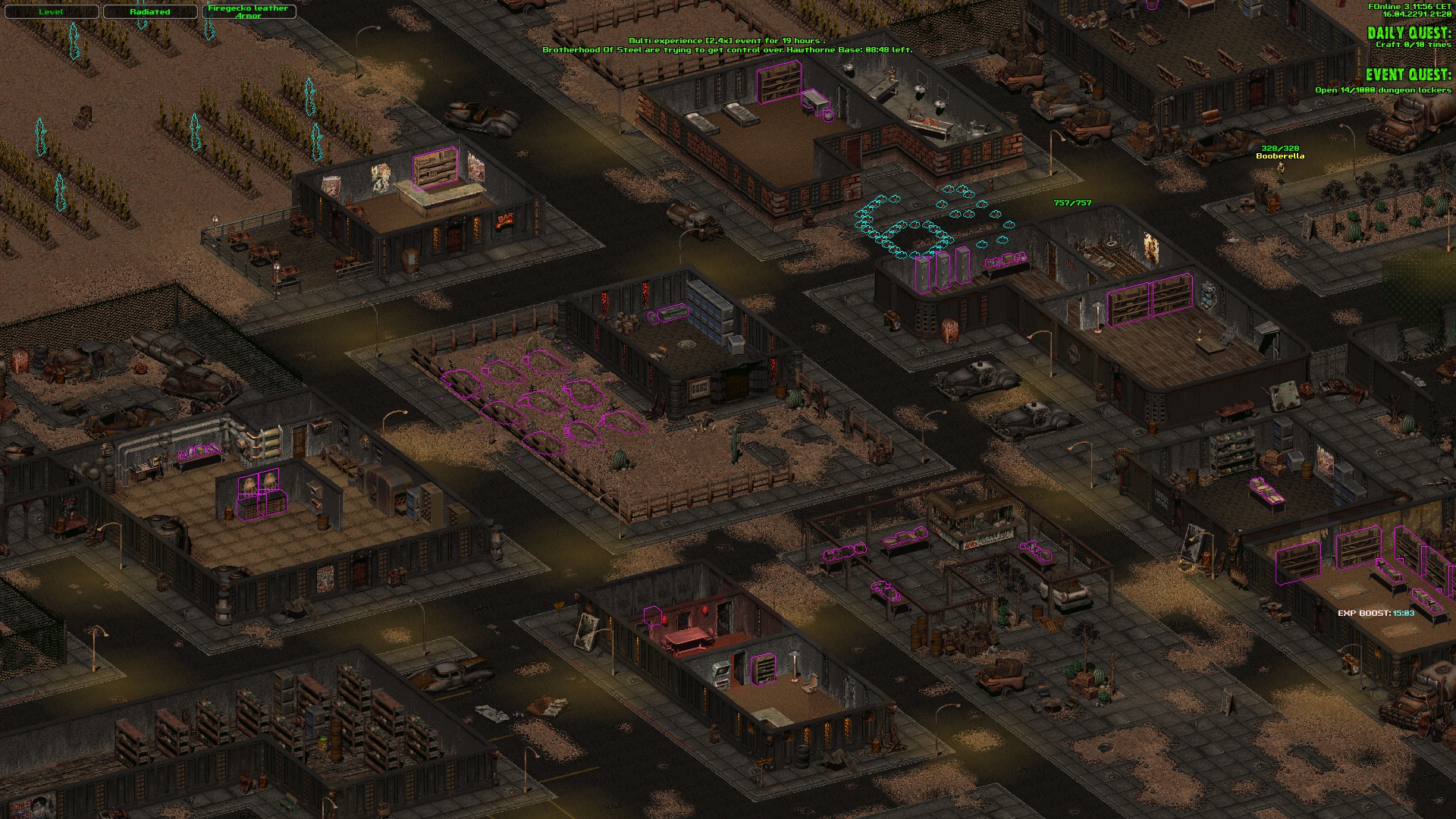This screenshot has height=819, width=1456.
Task: Open the Daily Quest tracker
Action: 1408,33
